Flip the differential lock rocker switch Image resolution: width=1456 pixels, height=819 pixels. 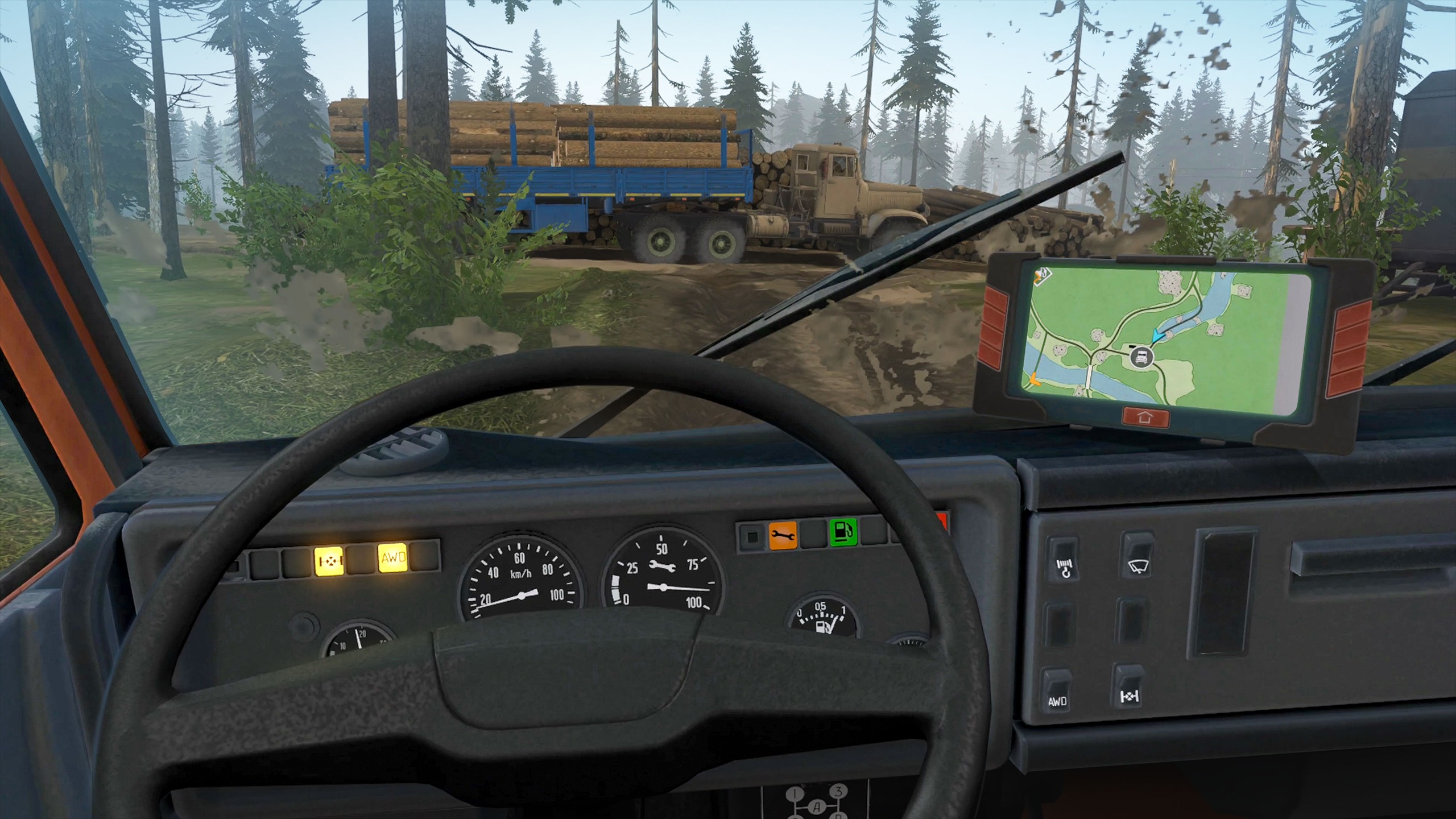1129,687
